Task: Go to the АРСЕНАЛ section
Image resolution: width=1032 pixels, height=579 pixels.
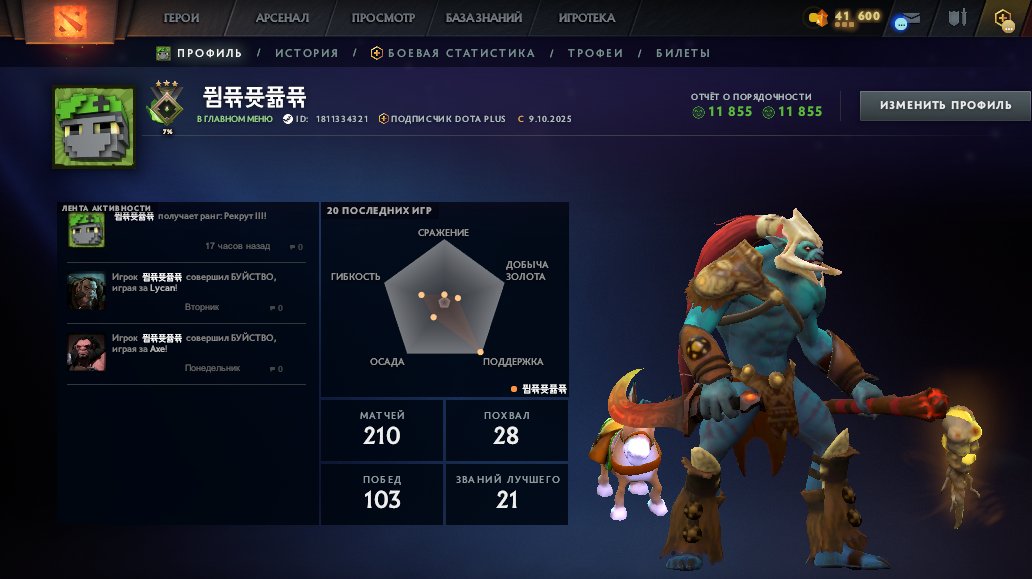Action: [282, 18]
